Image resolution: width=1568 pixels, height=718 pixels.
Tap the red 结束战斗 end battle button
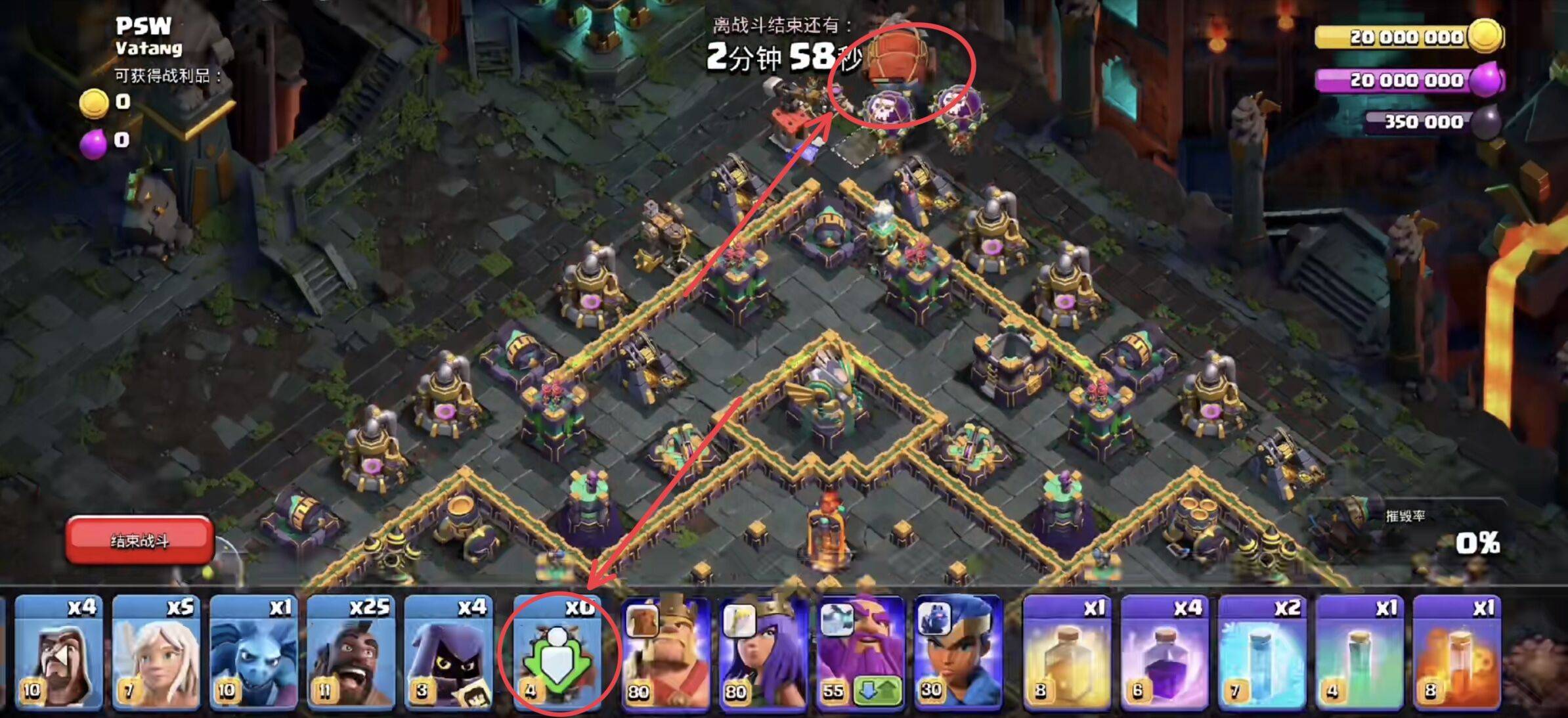pyautogui.click(x=139, y=540)
